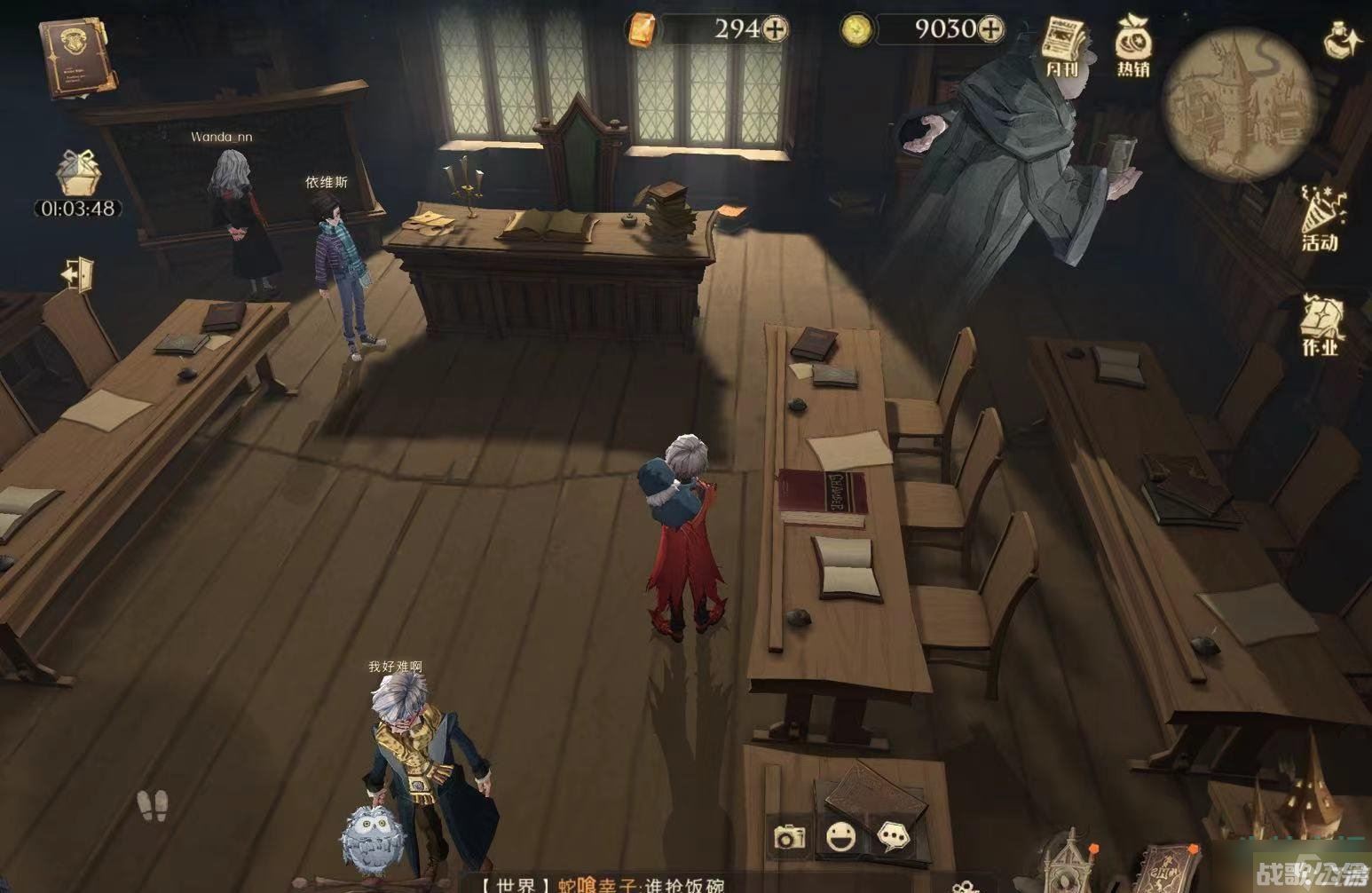
Task: Open the smiley face emote menu
Action: (840, 836)
